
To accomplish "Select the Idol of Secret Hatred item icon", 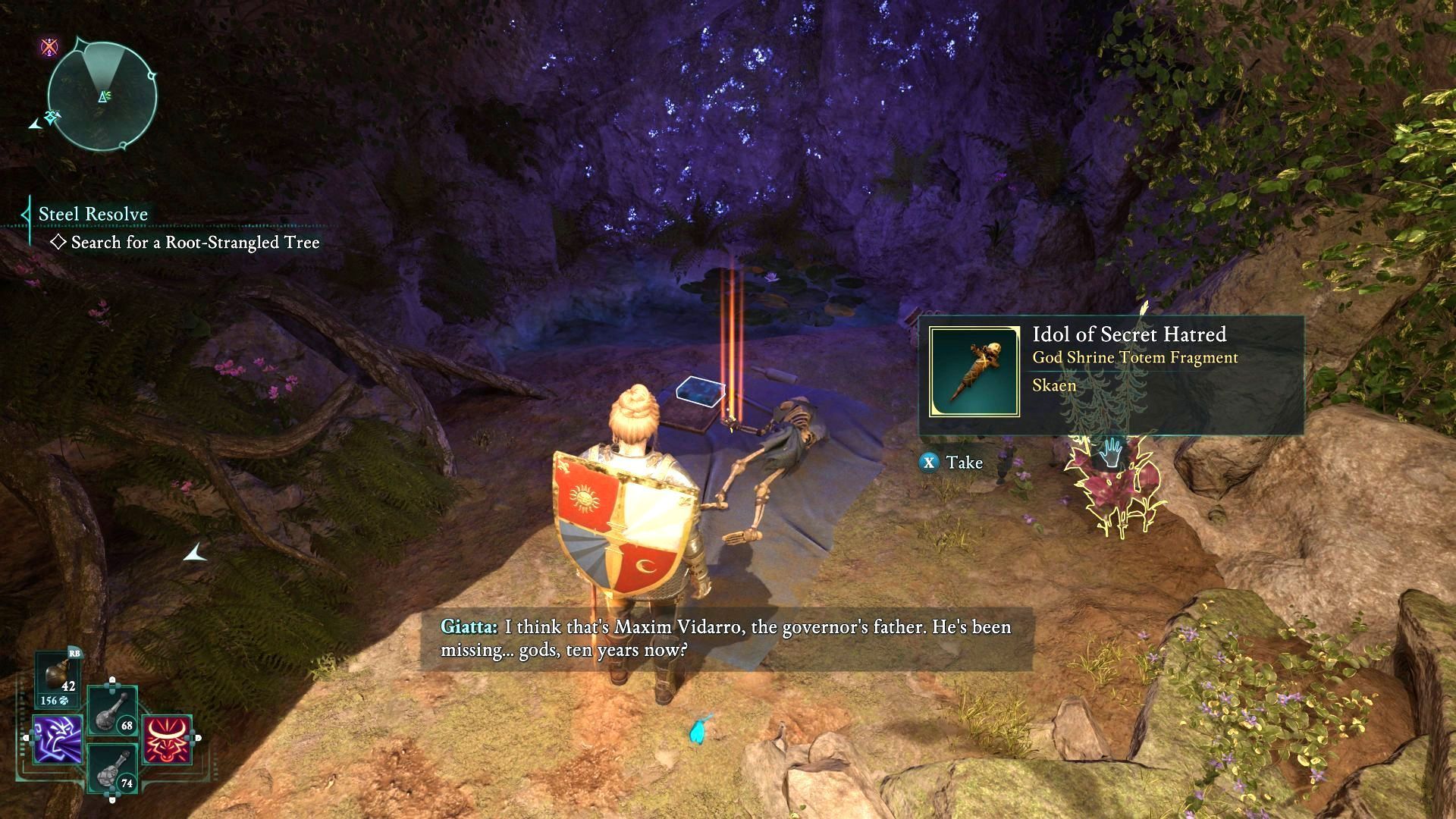I will click(974, 372).
